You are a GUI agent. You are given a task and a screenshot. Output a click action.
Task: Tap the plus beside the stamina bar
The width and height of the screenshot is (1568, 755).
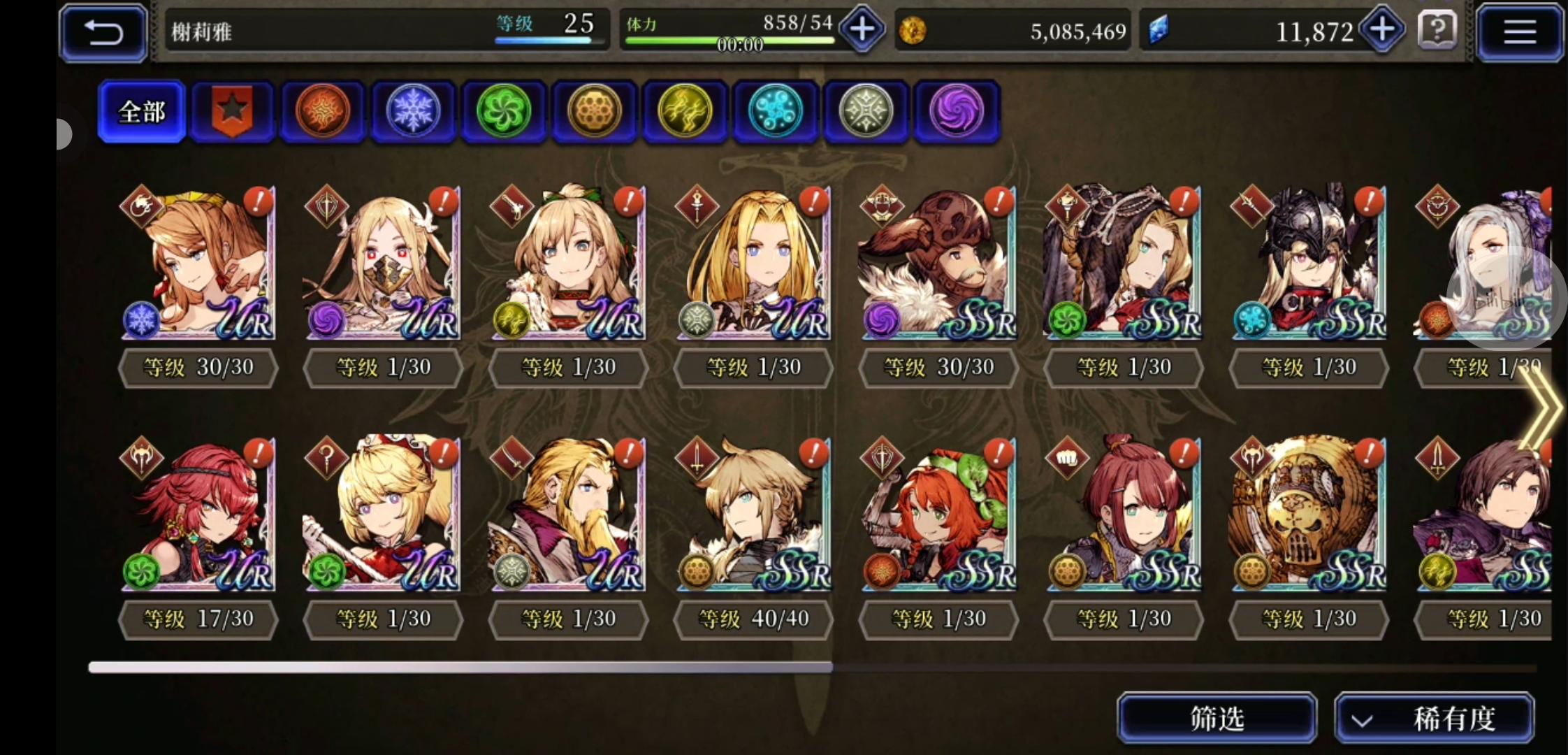tap(862, 29)
